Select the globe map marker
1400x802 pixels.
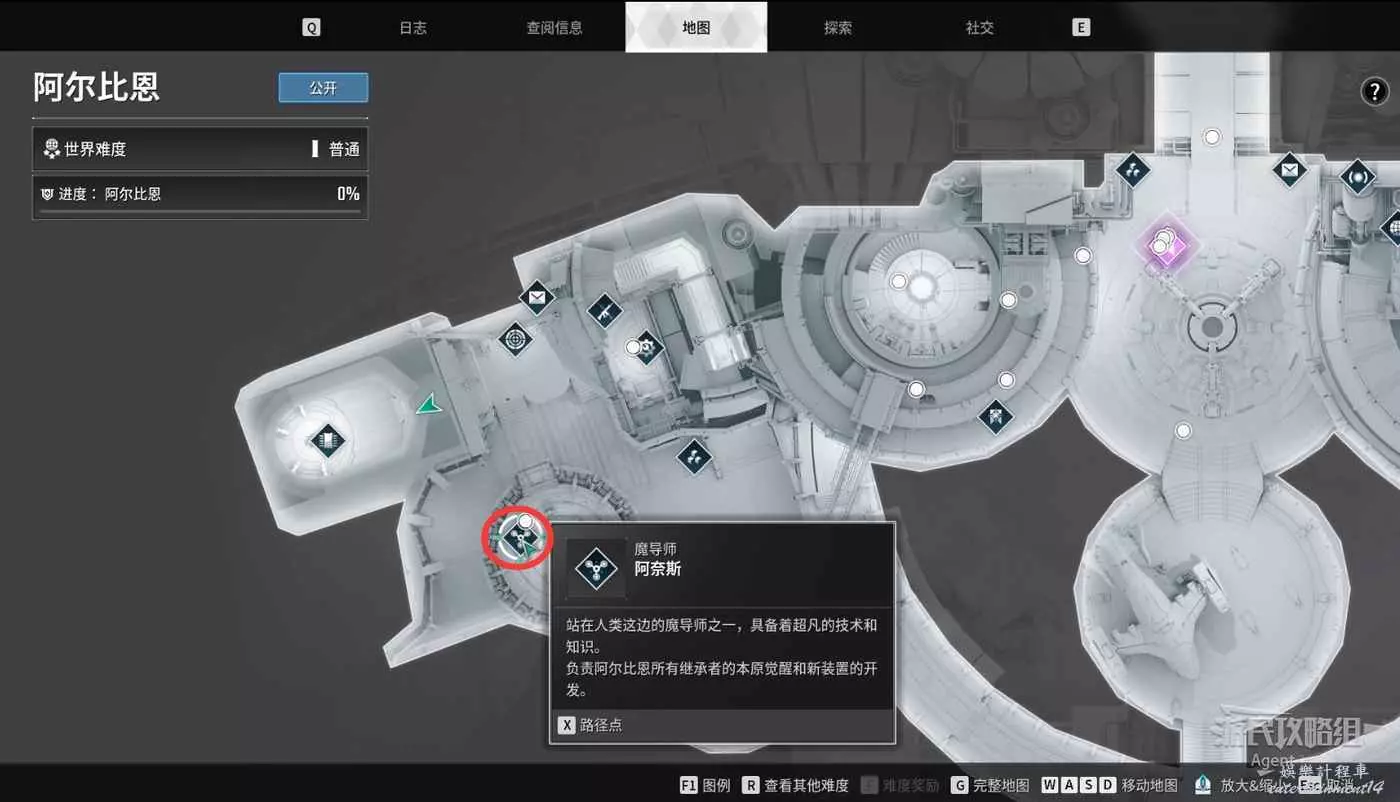tap(1394, 228)
